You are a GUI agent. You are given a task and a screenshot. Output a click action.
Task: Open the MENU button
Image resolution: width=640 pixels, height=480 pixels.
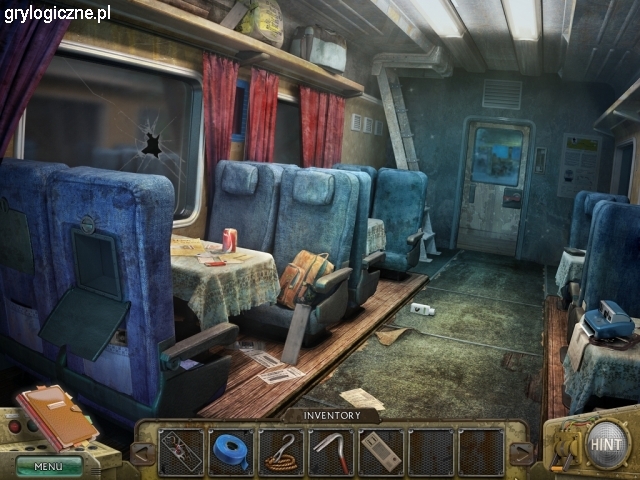[48, 466]
